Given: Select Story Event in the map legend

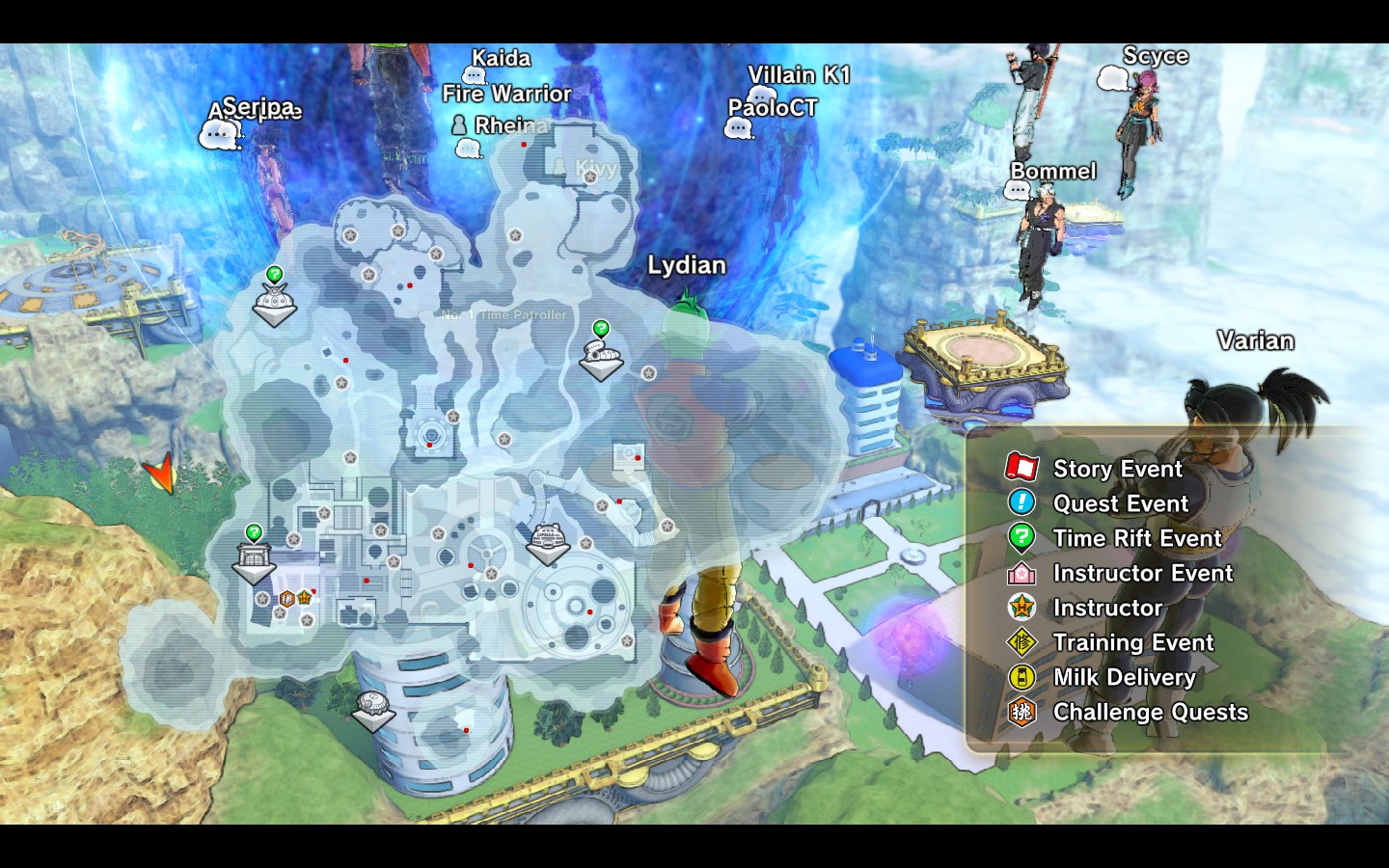Looking at the screenshot, I should (x=1117, y=469).
